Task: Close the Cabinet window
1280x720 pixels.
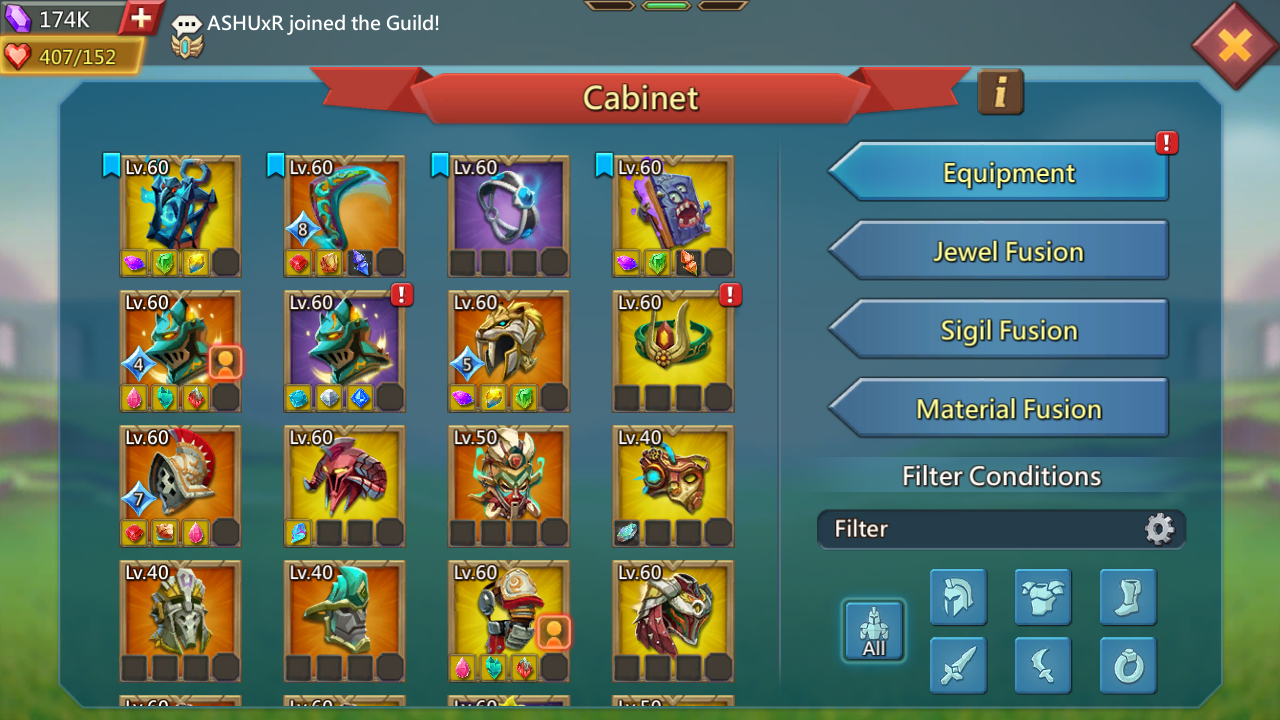Action: pyautogui.click(x=1235, y=45)
